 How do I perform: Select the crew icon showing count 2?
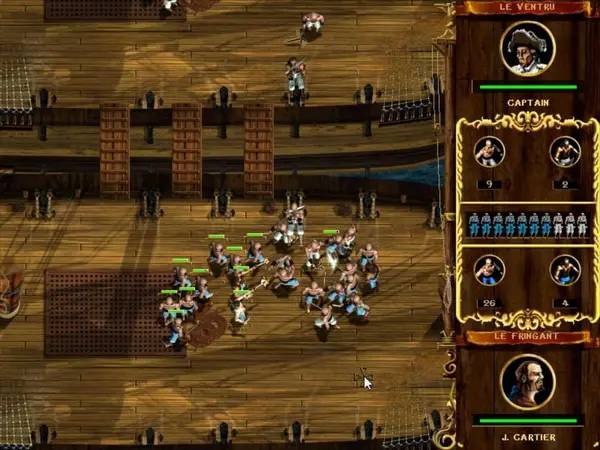pyautogui.click(x=565, y=152)
